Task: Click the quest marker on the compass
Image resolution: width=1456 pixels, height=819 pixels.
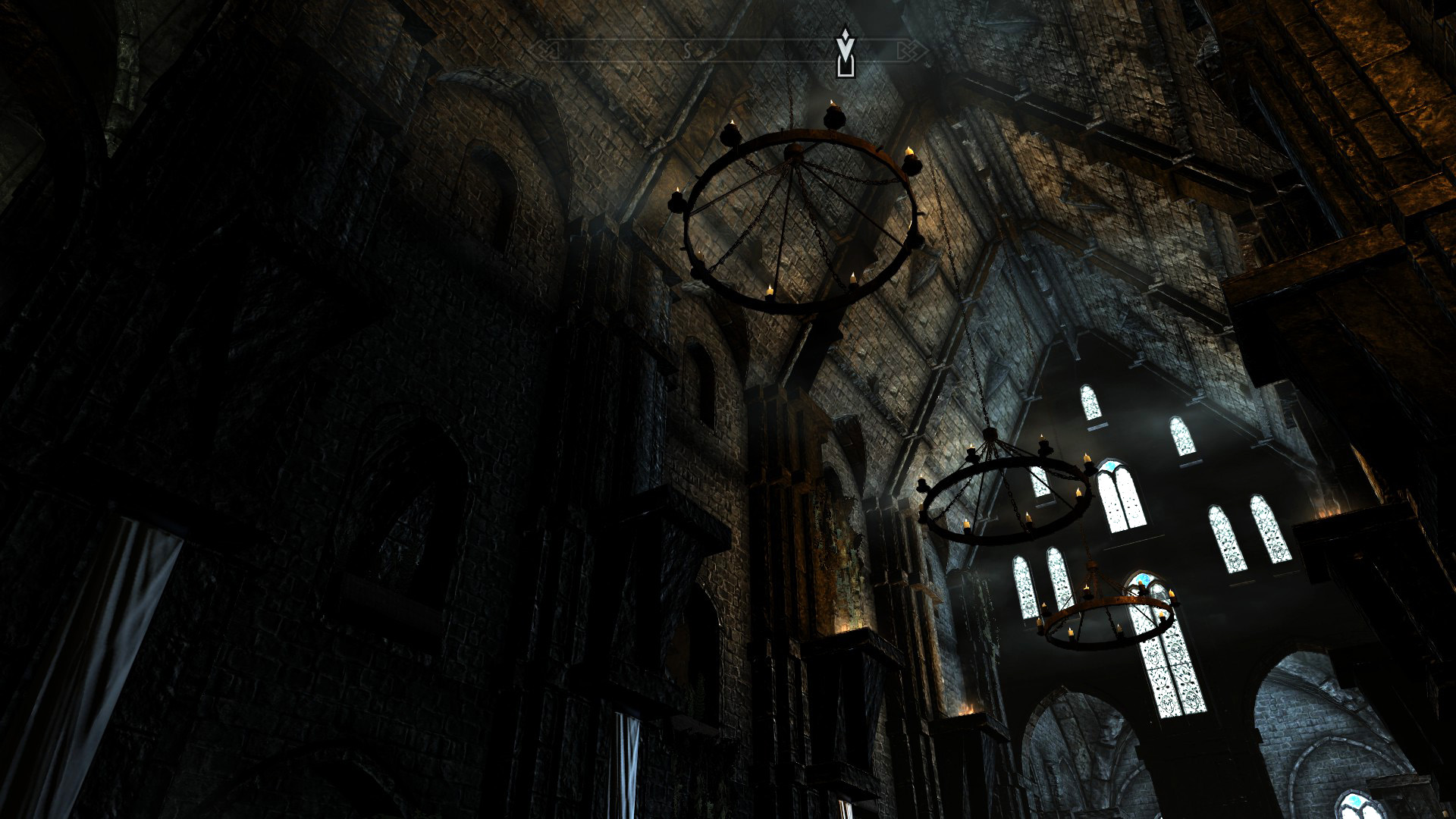Action: pos(845,53)
